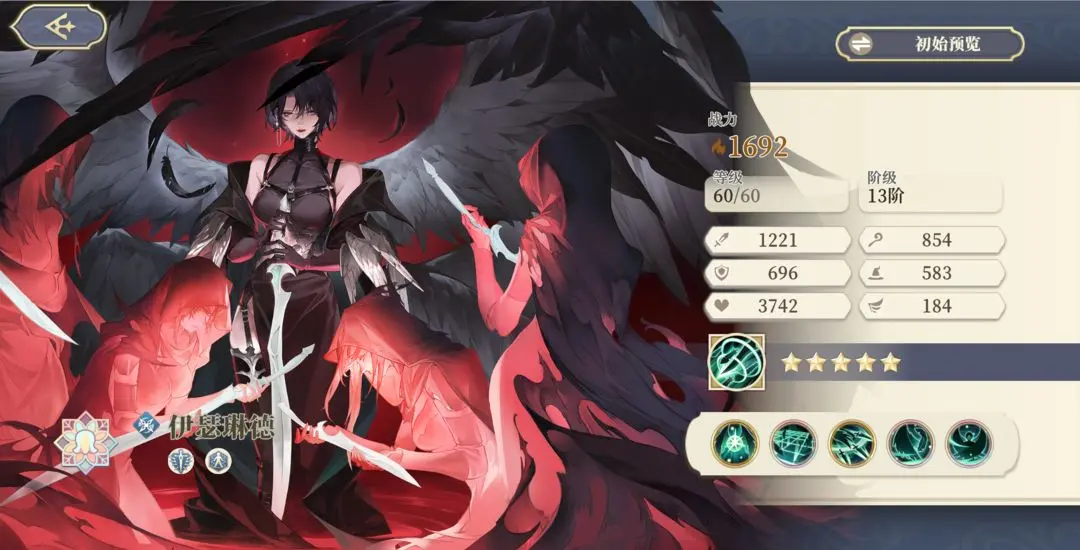View the shield defense stat 696
1080x550 pixels.
777,273
